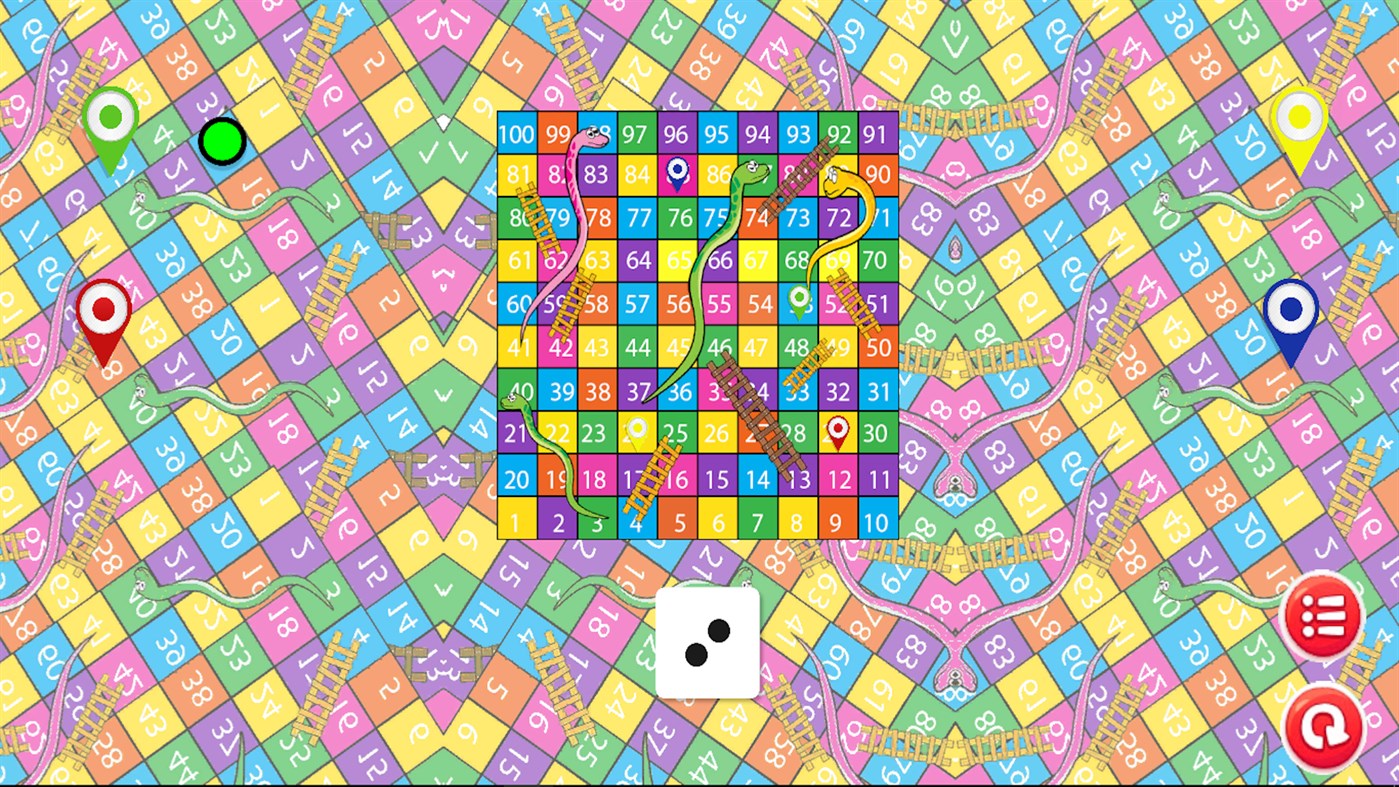This screenshot has height=787, width=1399.
Task: Click the green location pin at top left
Action: 111,118
